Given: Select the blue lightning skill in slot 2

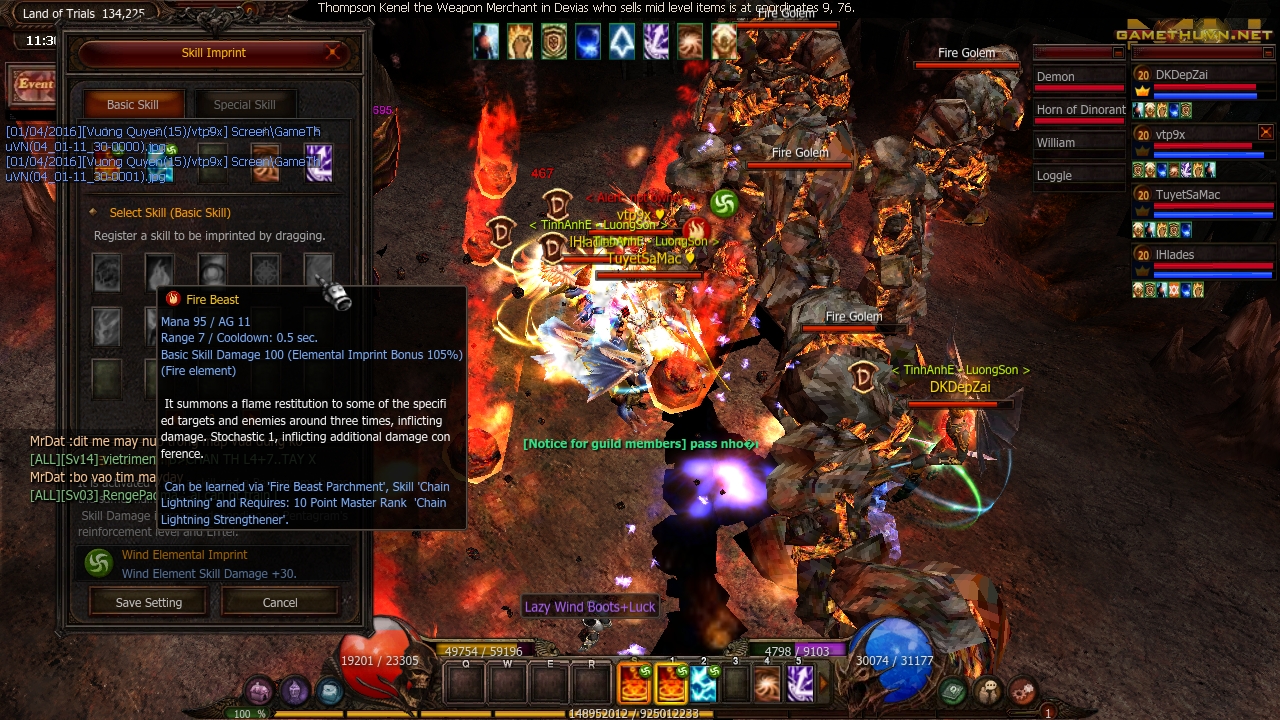Looking at the screenshot, I should (x=703, y=684).
